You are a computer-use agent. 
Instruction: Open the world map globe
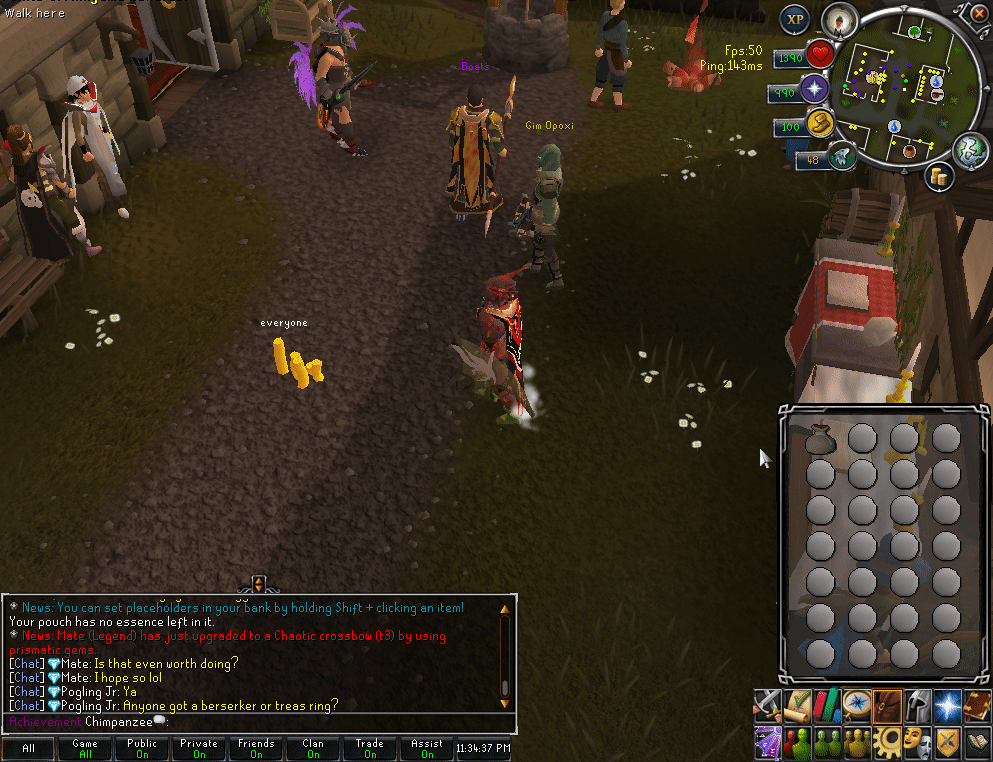pos(969,150)
